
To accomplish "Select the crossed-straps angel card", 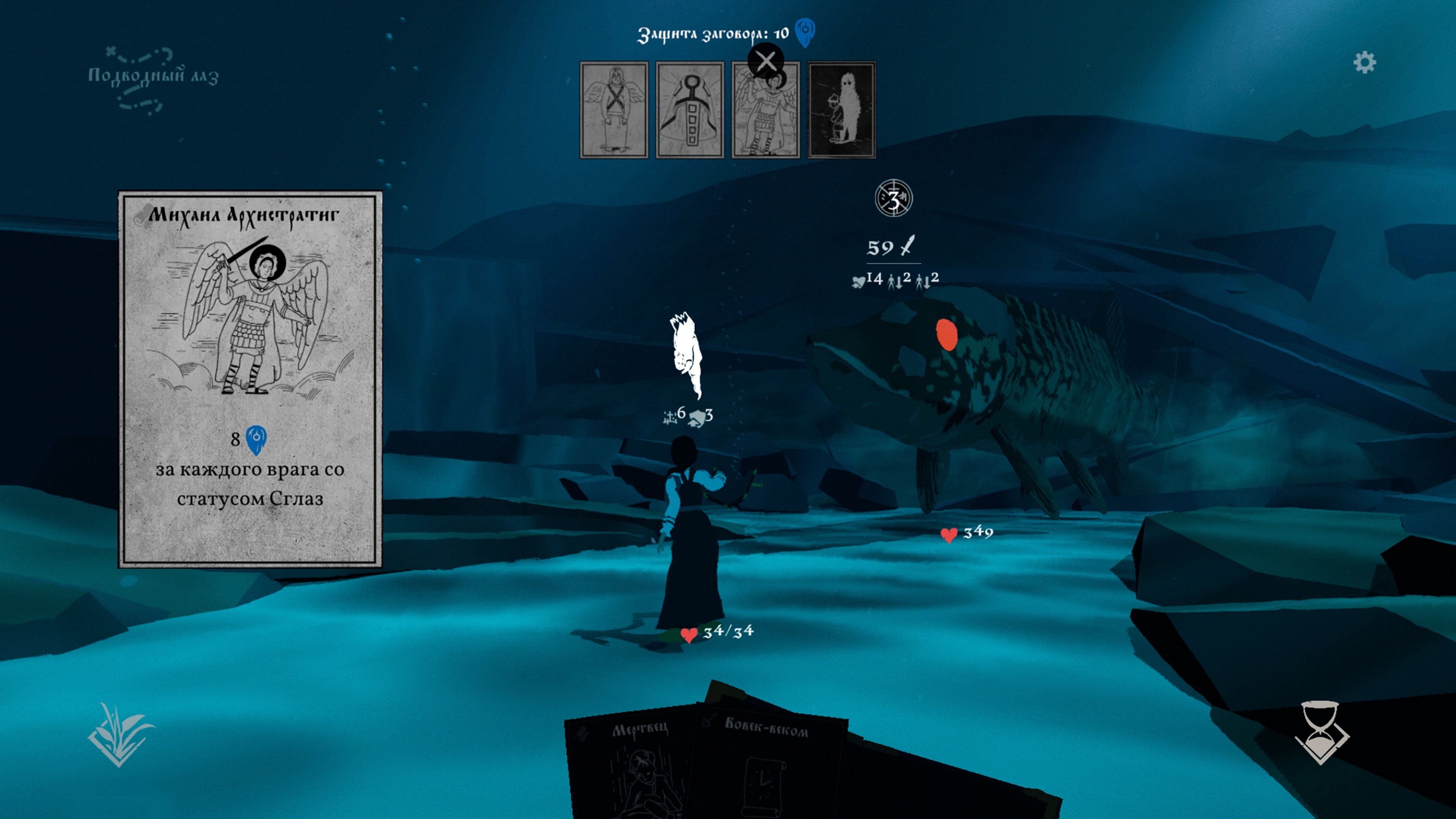I will click(x=614, y=110).
